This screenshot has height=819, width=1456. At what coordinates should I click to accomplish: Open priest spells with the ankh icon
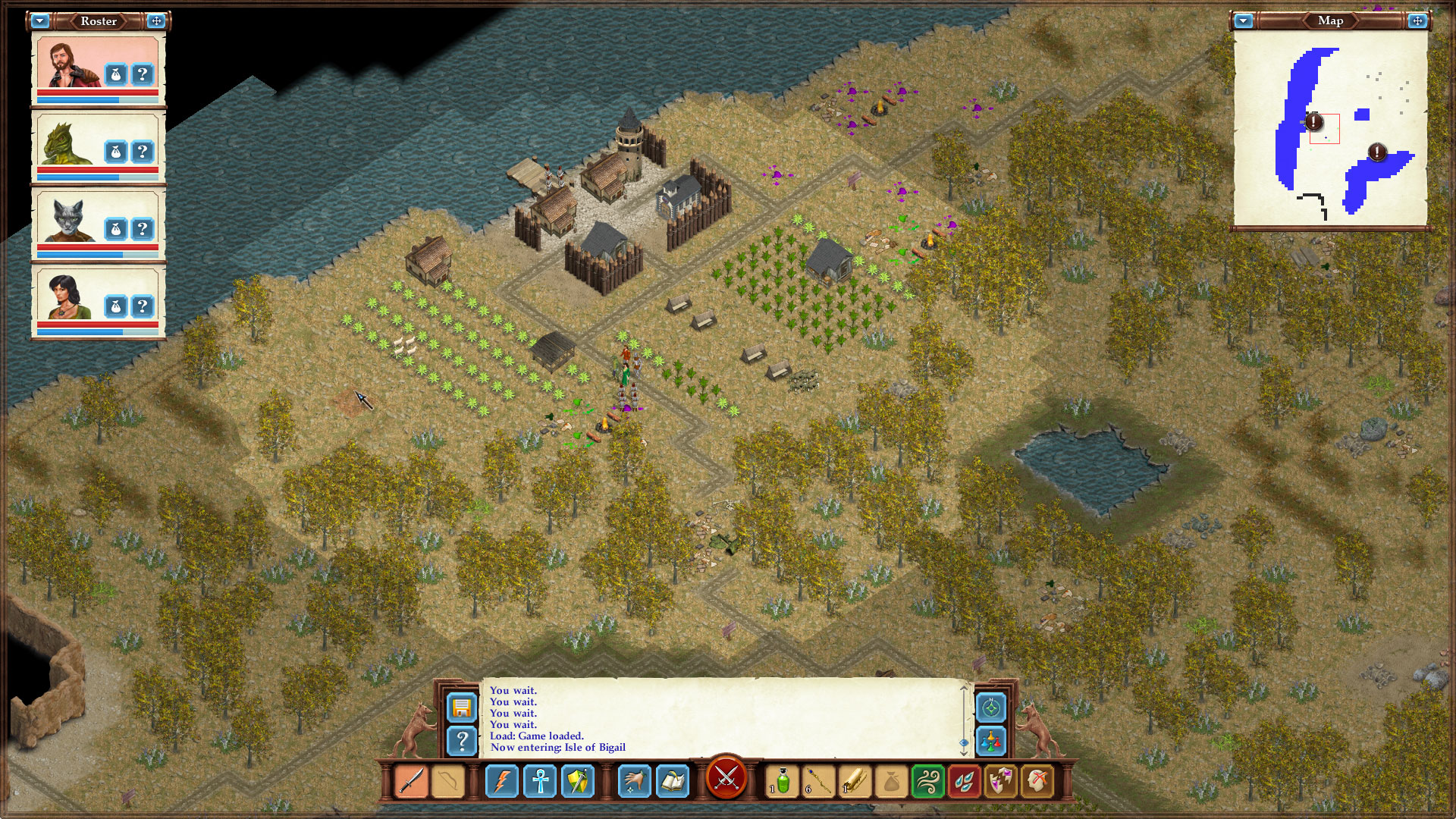pos(539,780)
